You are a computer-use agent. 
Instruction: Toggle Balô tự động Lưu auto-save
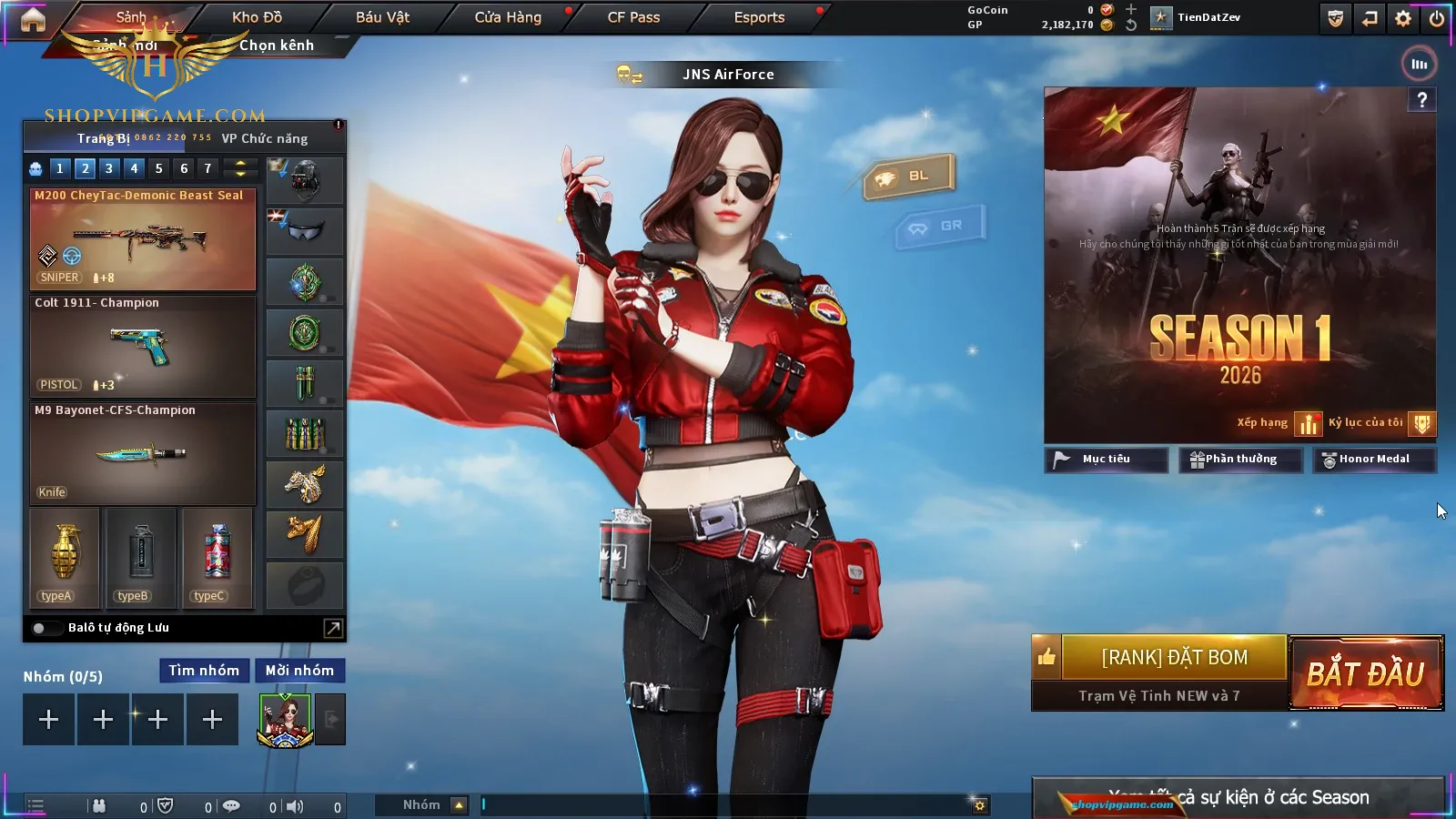coord(40,628)
